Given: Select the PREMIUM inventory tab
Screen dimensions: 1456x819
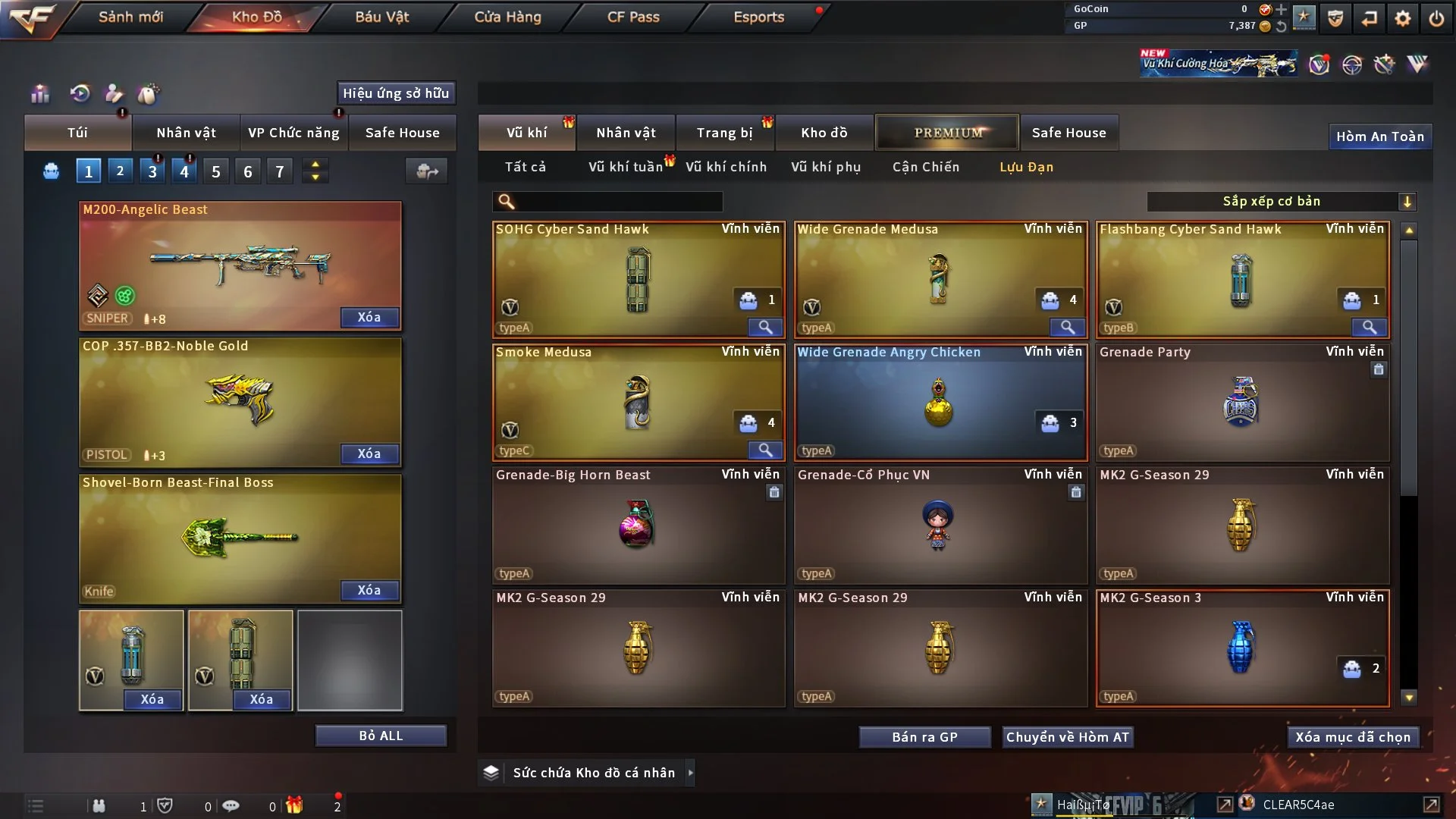Looking at the screenshot, I should tap(947, 133).
